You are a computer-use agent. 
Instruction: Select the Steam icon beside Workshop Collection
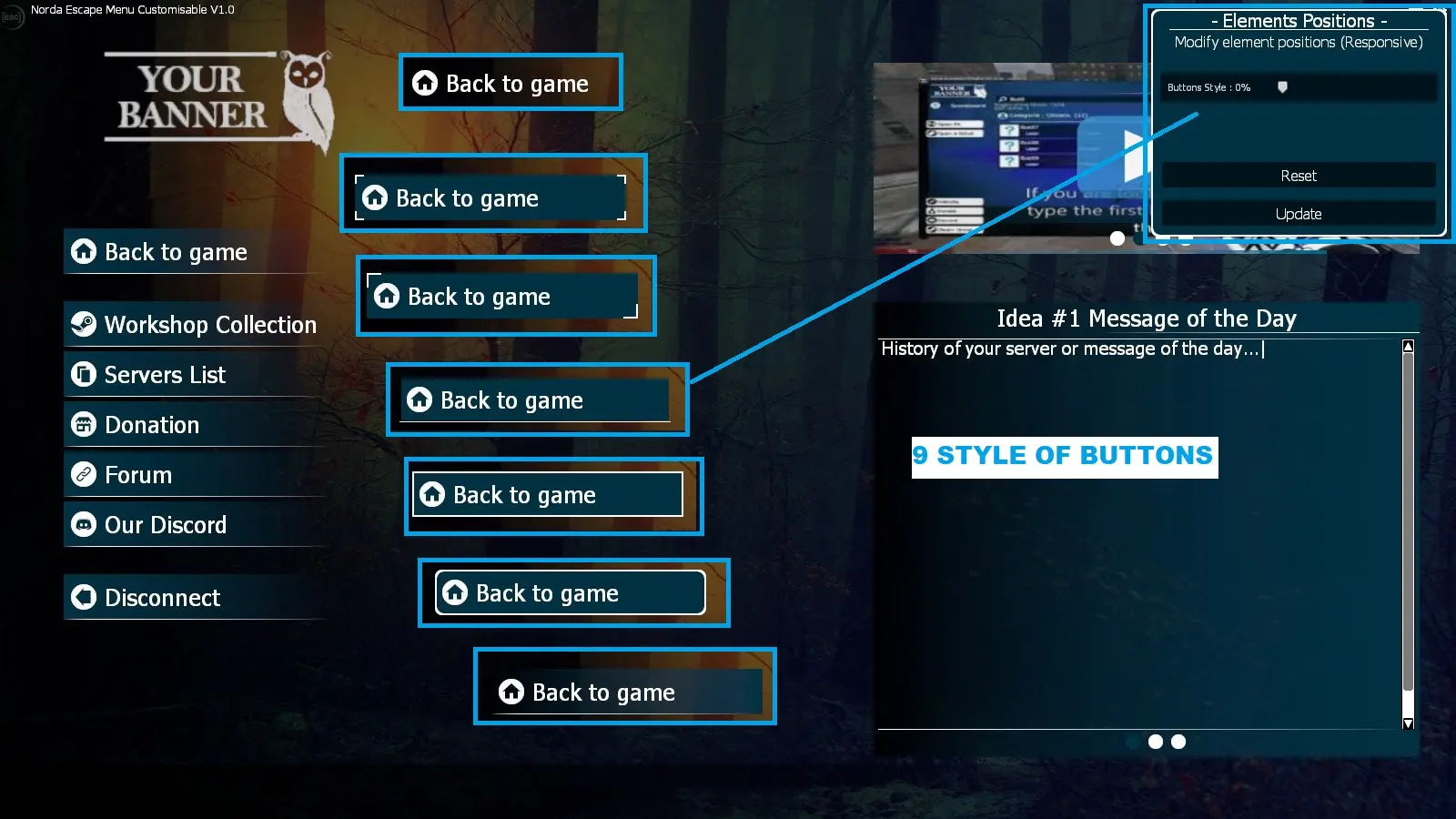(82, 325)
